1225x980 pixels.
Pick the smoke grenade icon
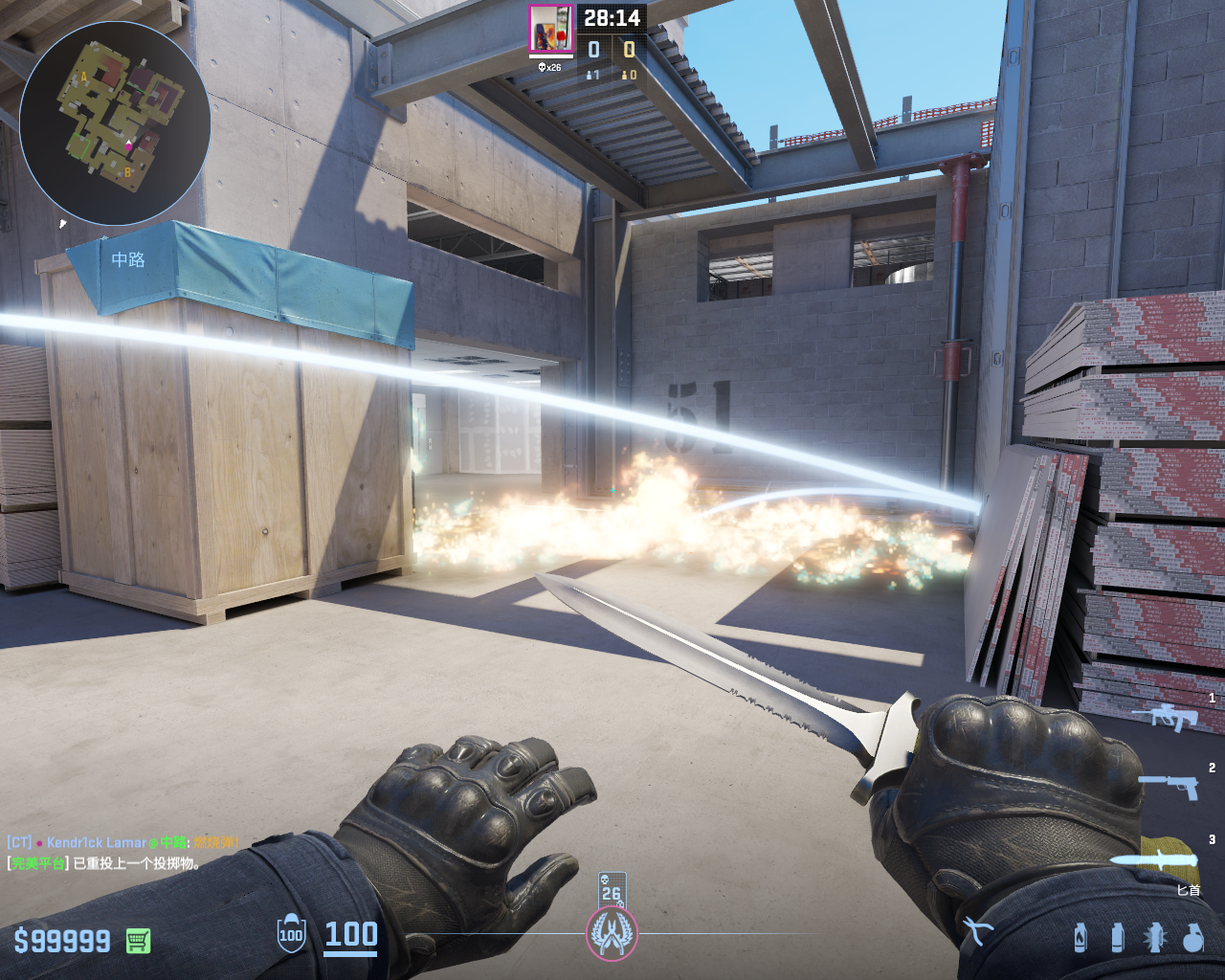1117,937
